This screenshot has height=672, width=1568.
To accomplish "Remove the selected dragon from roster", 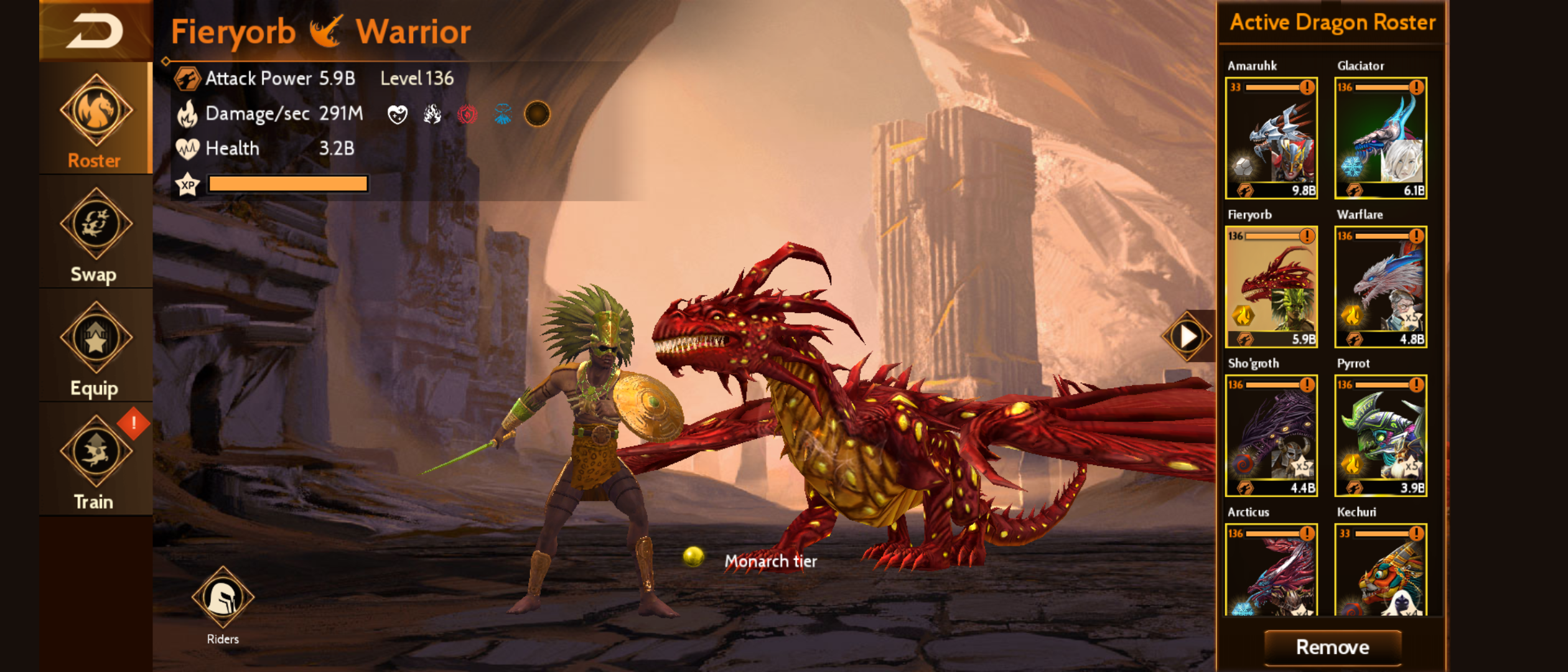I will point(1332,647).
